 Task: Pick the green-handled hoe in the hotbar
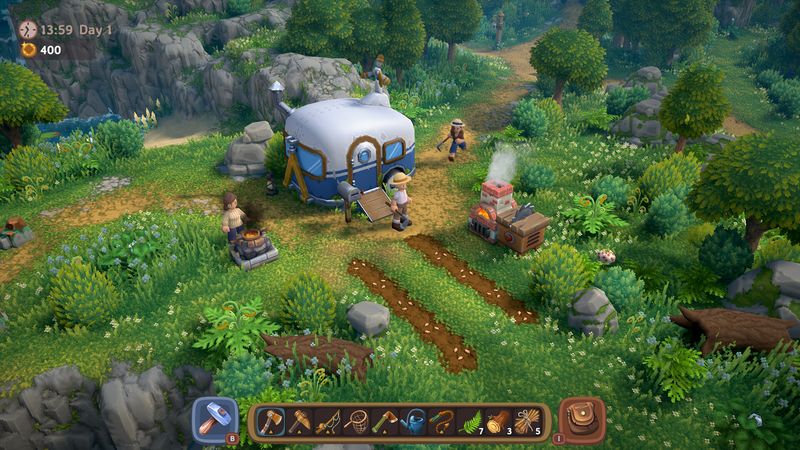pos(385,422)
